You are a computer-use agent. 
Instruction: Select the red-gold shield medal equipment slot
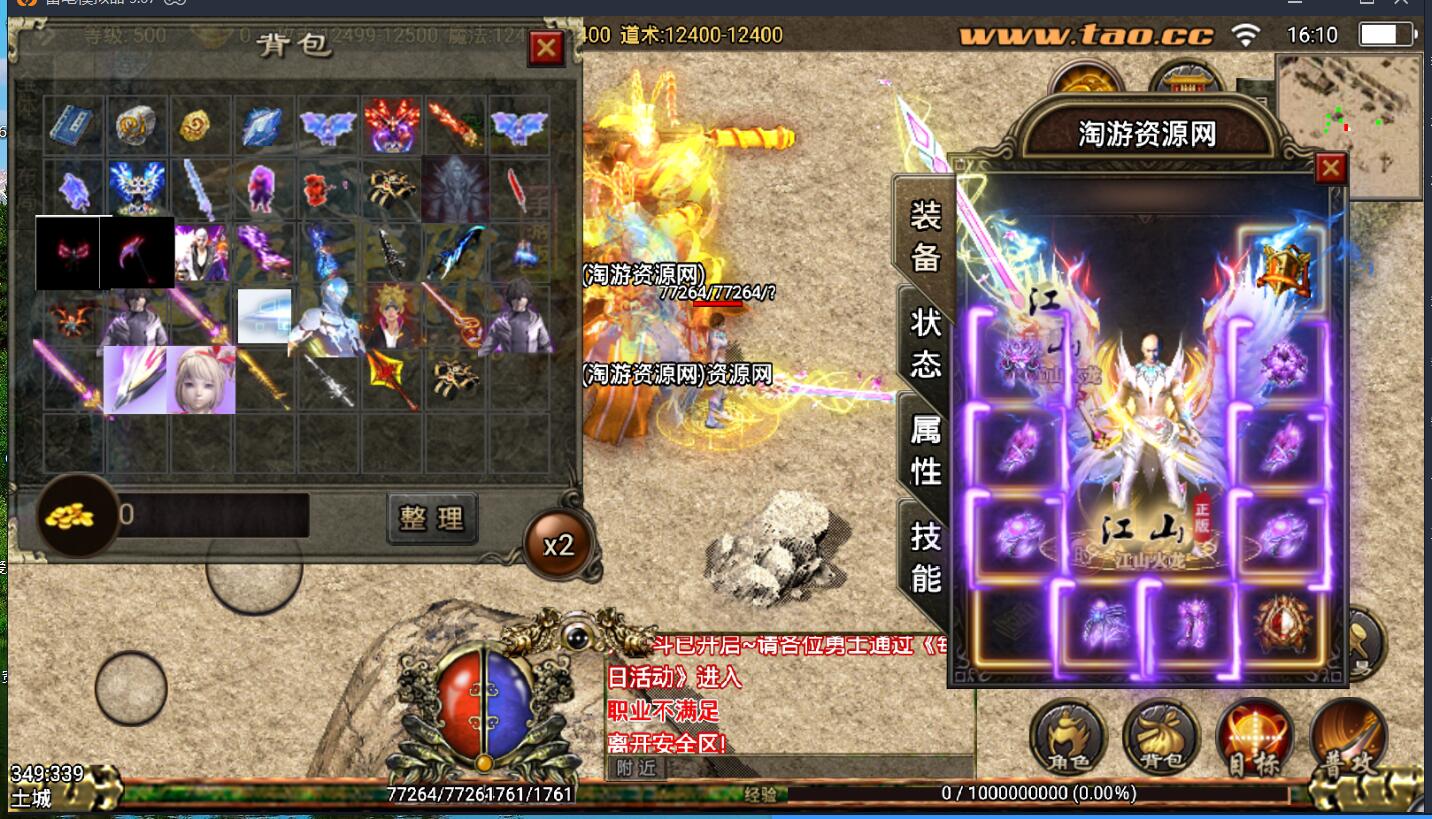pyautogui.click(x=1283, y=624)
